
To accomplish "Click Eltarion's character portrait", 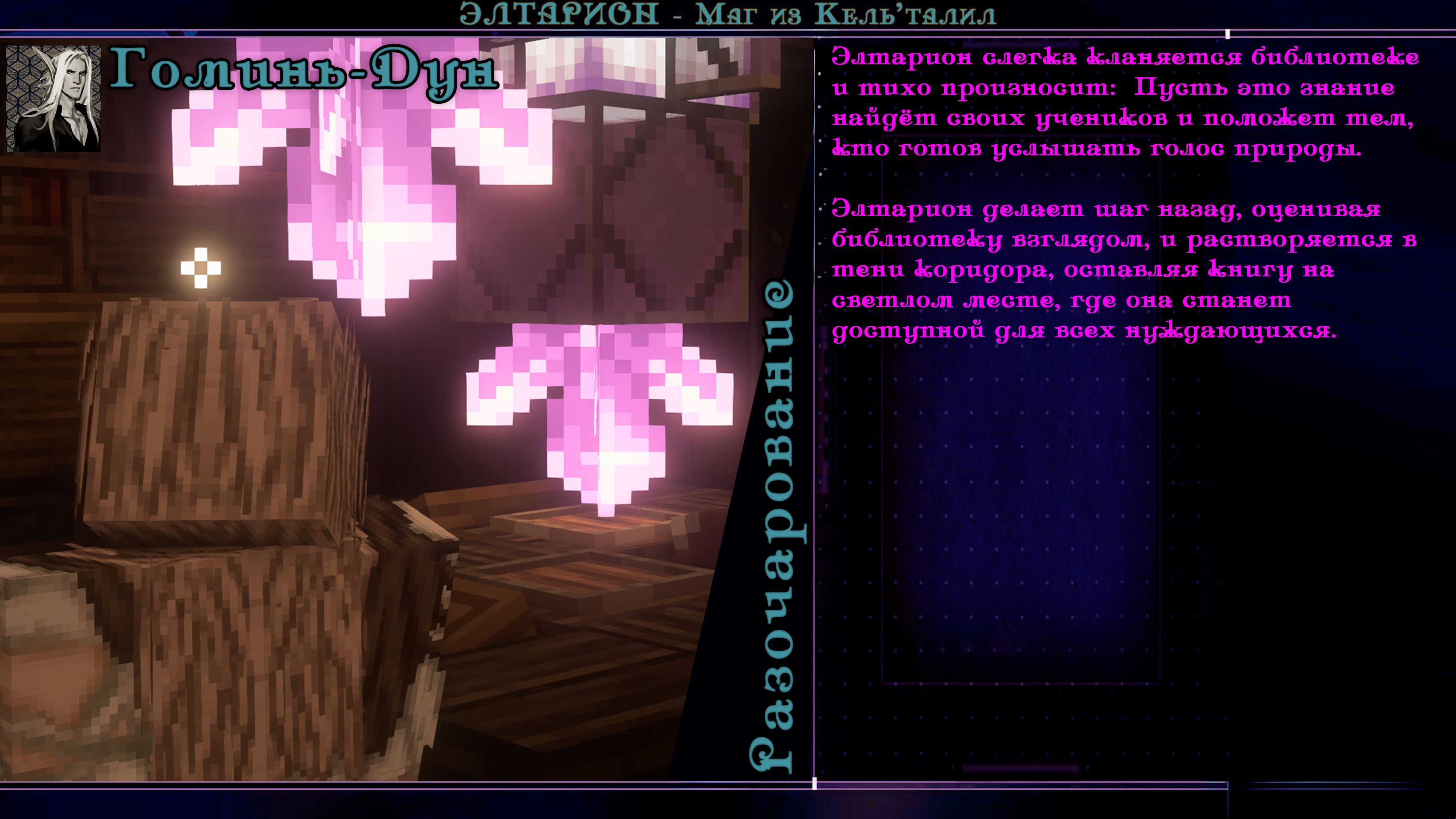I will (54, 98).
